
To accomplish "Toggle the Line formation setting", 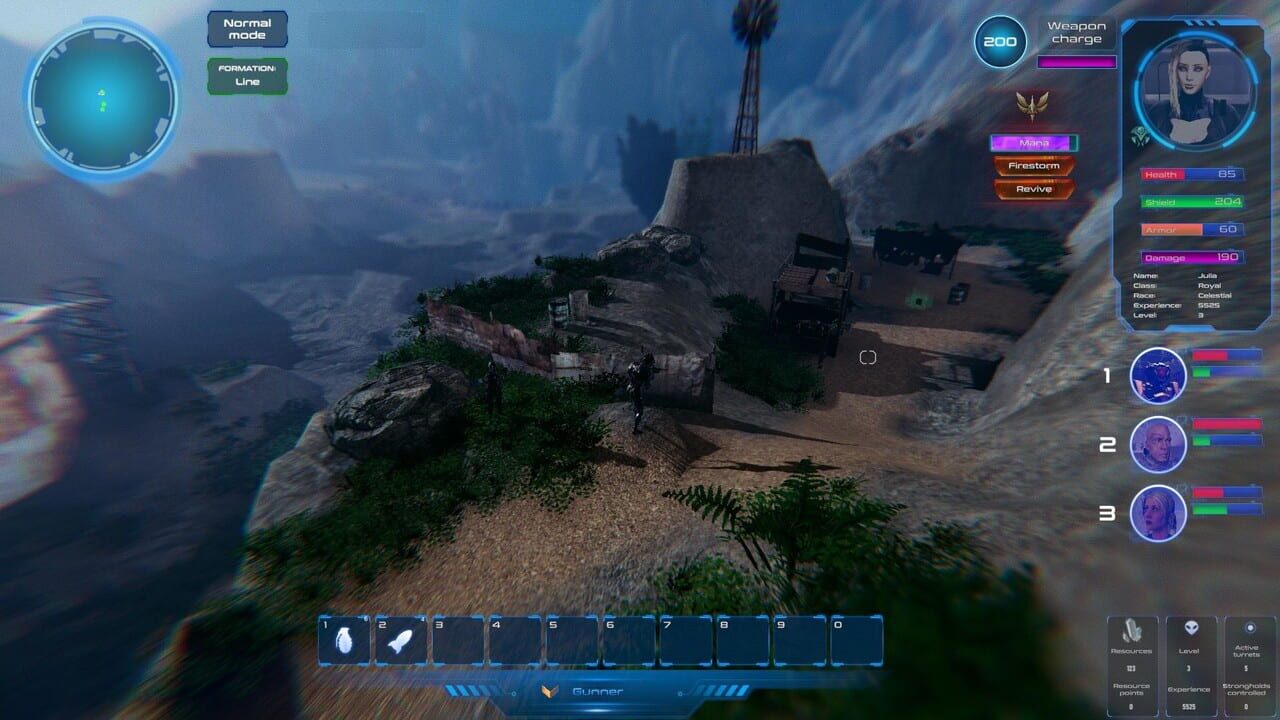I will coord(246,74).
